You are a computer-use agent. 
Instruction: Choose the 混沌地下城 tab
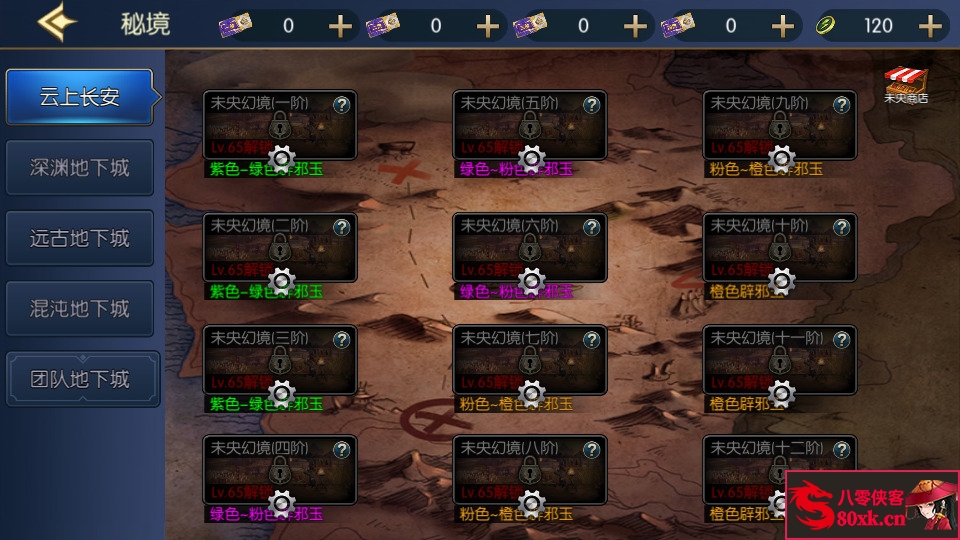[80, 309]
